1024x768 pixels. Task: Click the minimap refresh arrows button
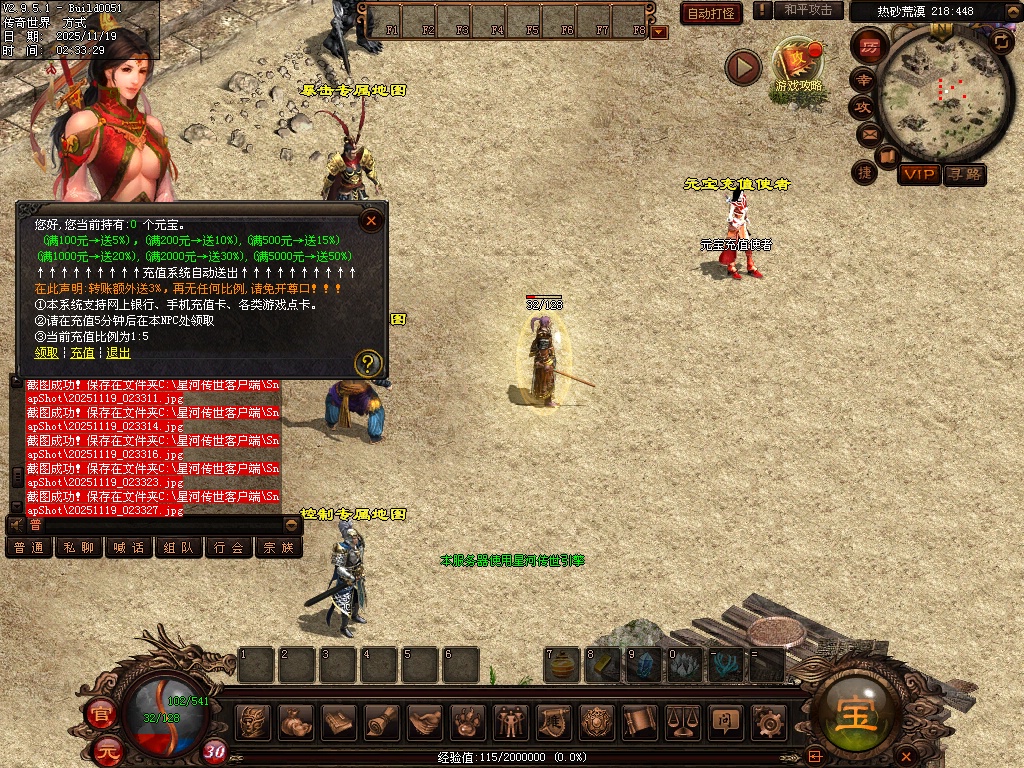(x=1000, y=41)
